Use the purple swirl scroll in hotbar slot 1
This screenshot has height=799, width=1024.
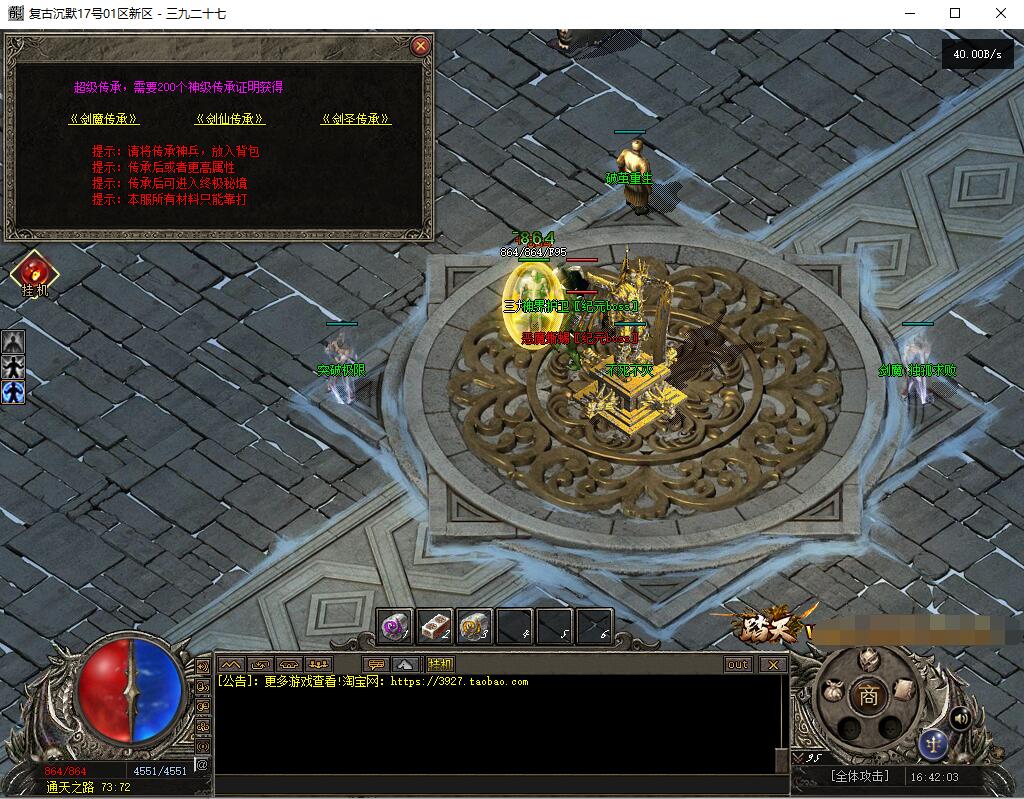tap(397, 626)
